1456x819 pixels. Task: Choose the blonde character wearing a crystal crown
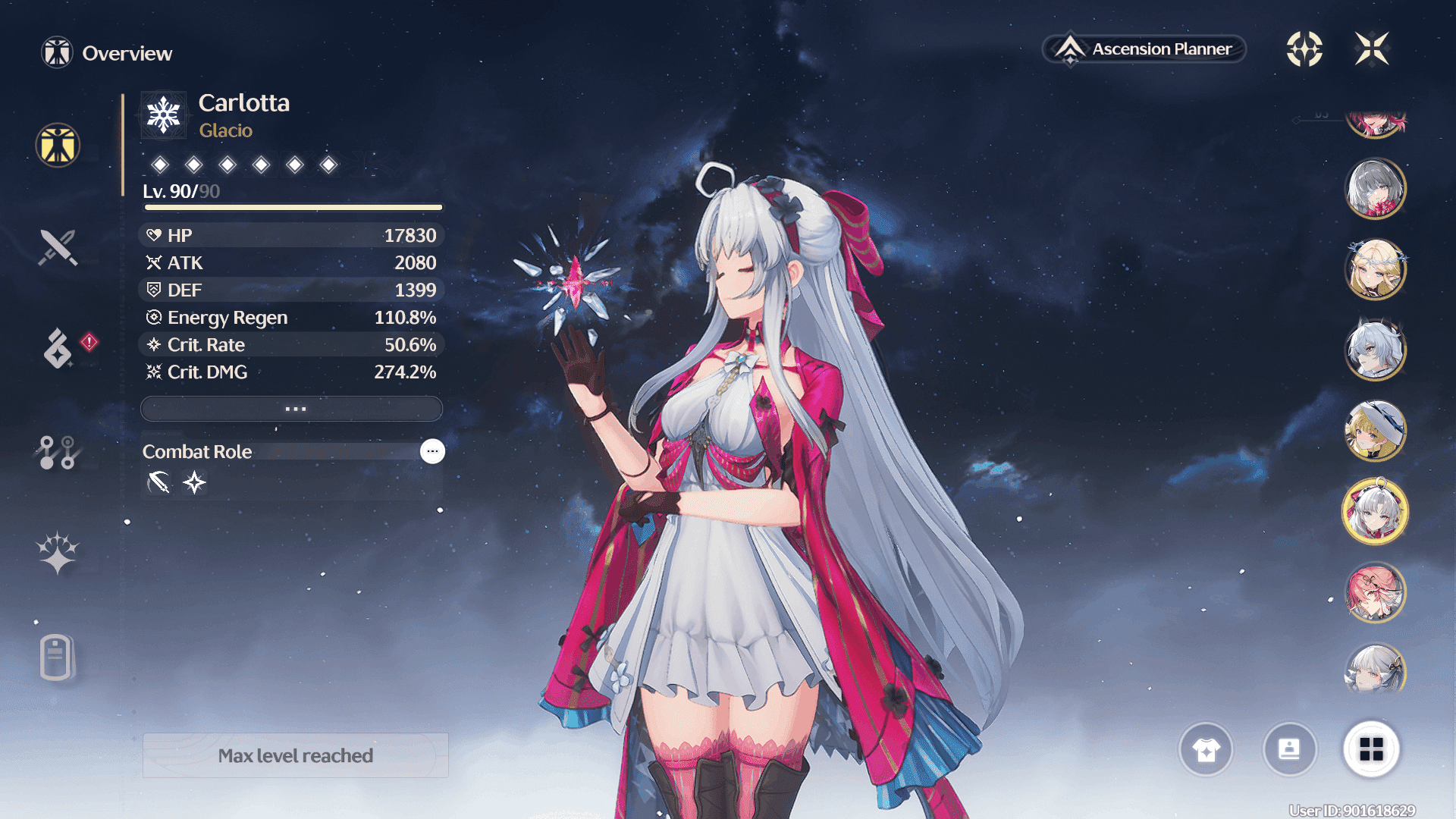[1376, 269]
